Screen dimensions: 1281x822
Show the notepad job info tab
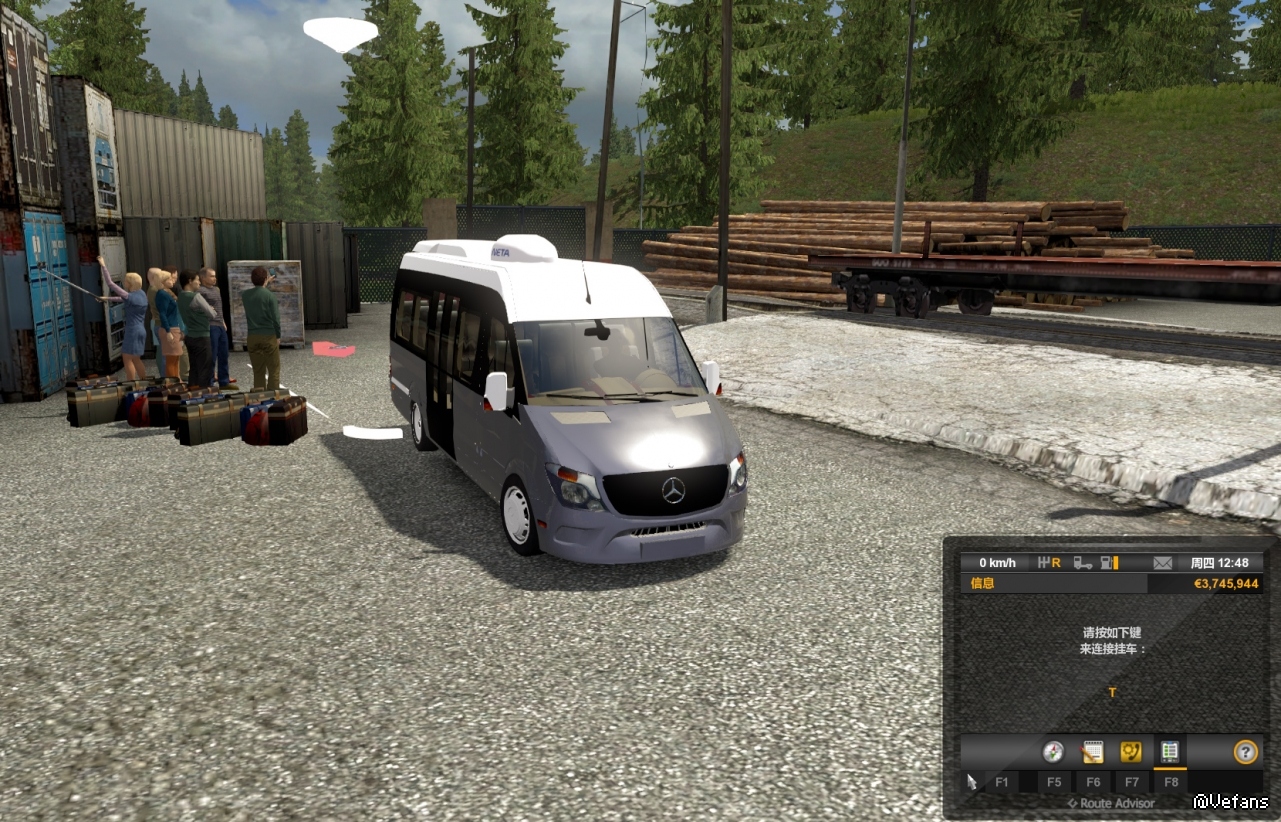1092,752
